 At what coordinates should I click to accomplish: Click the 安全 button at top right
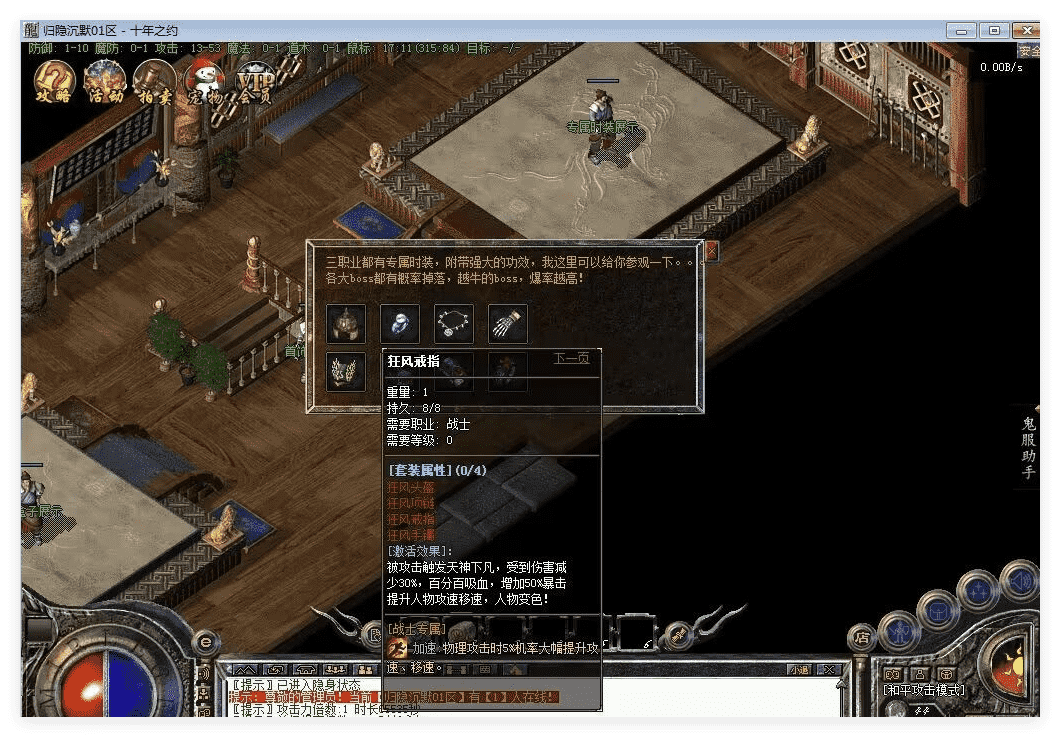click(x=1028, y=50)
